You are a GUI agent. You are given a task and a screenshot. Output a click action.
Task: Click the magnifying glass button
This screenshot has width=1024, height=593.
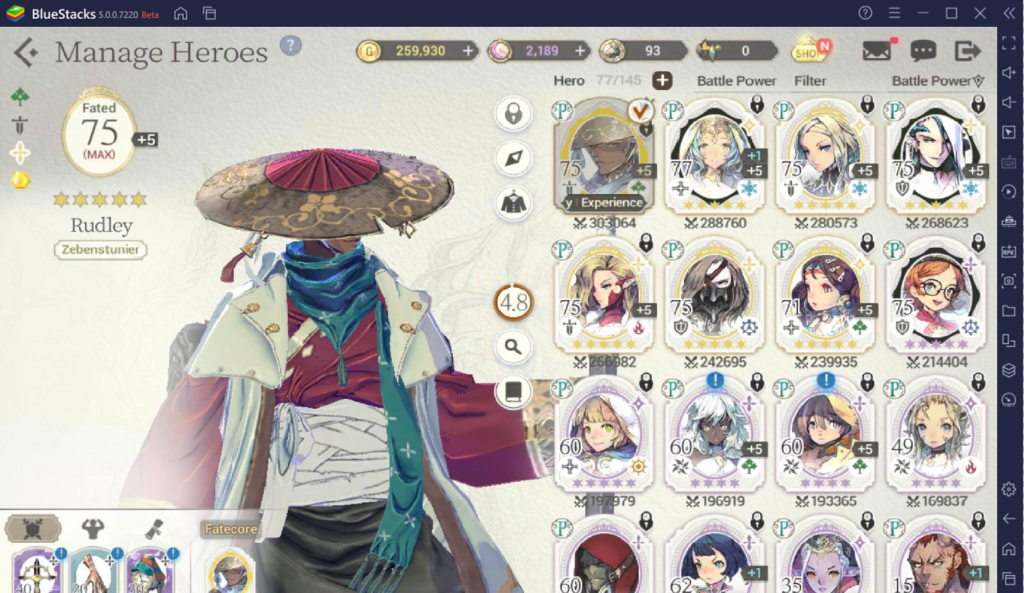(513, 347)
